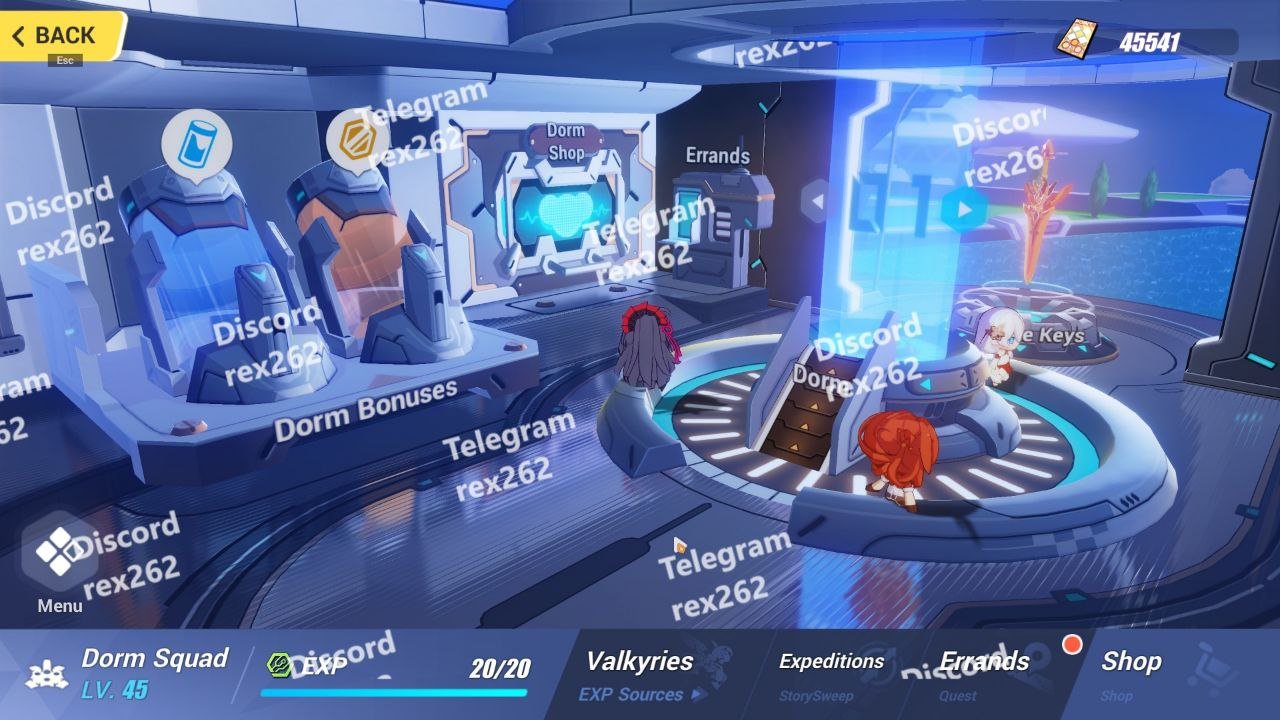Open the Errands Quest button in bottom bar
The width and height of the screenshot is (1280, 720).
(x=985, y=675)
